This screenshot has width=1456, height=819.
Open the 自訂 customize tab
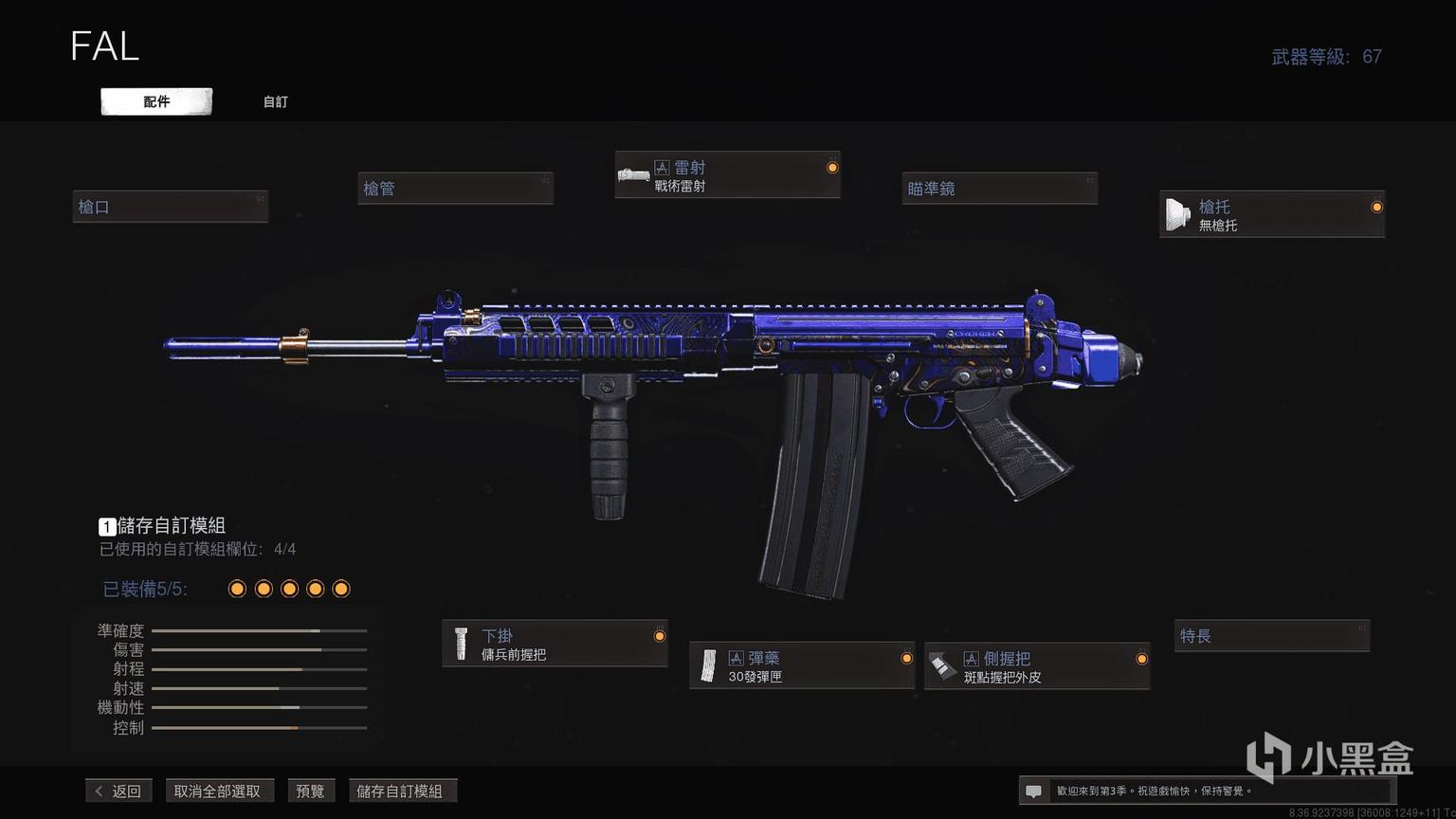pos(275,101)
